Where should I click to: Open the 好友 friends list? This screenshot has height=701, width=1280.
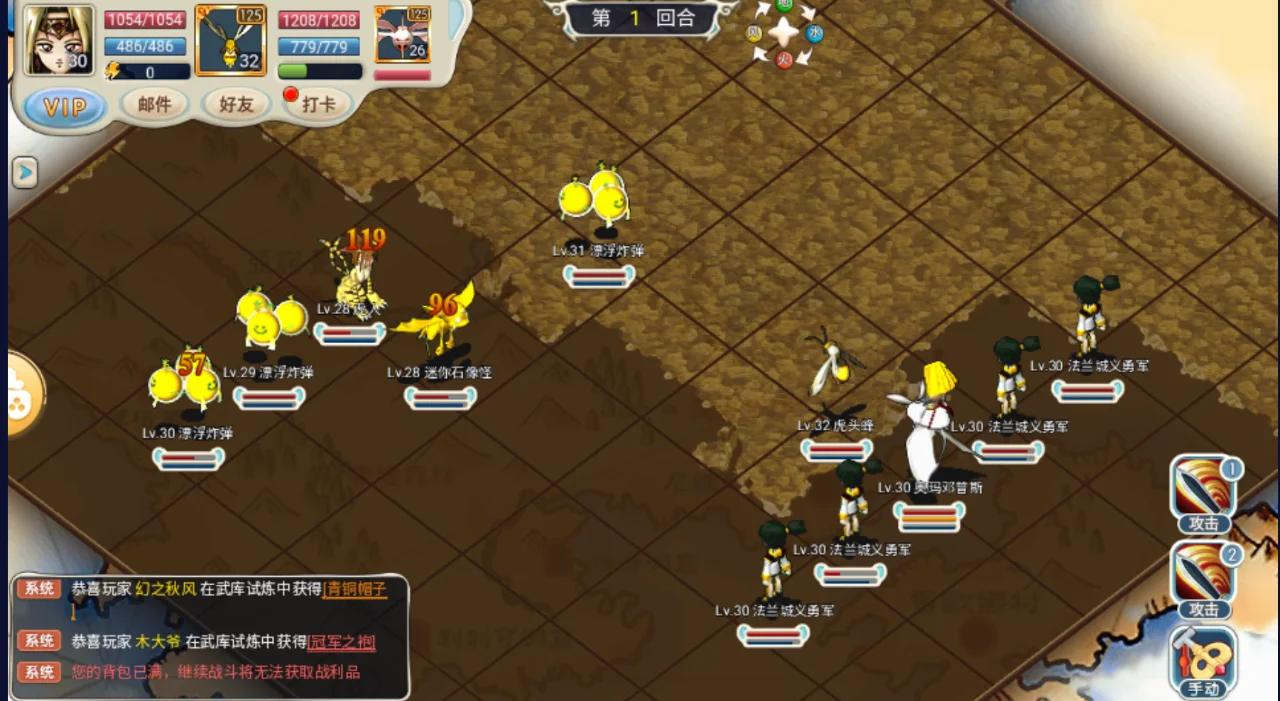tap(236, 104)
